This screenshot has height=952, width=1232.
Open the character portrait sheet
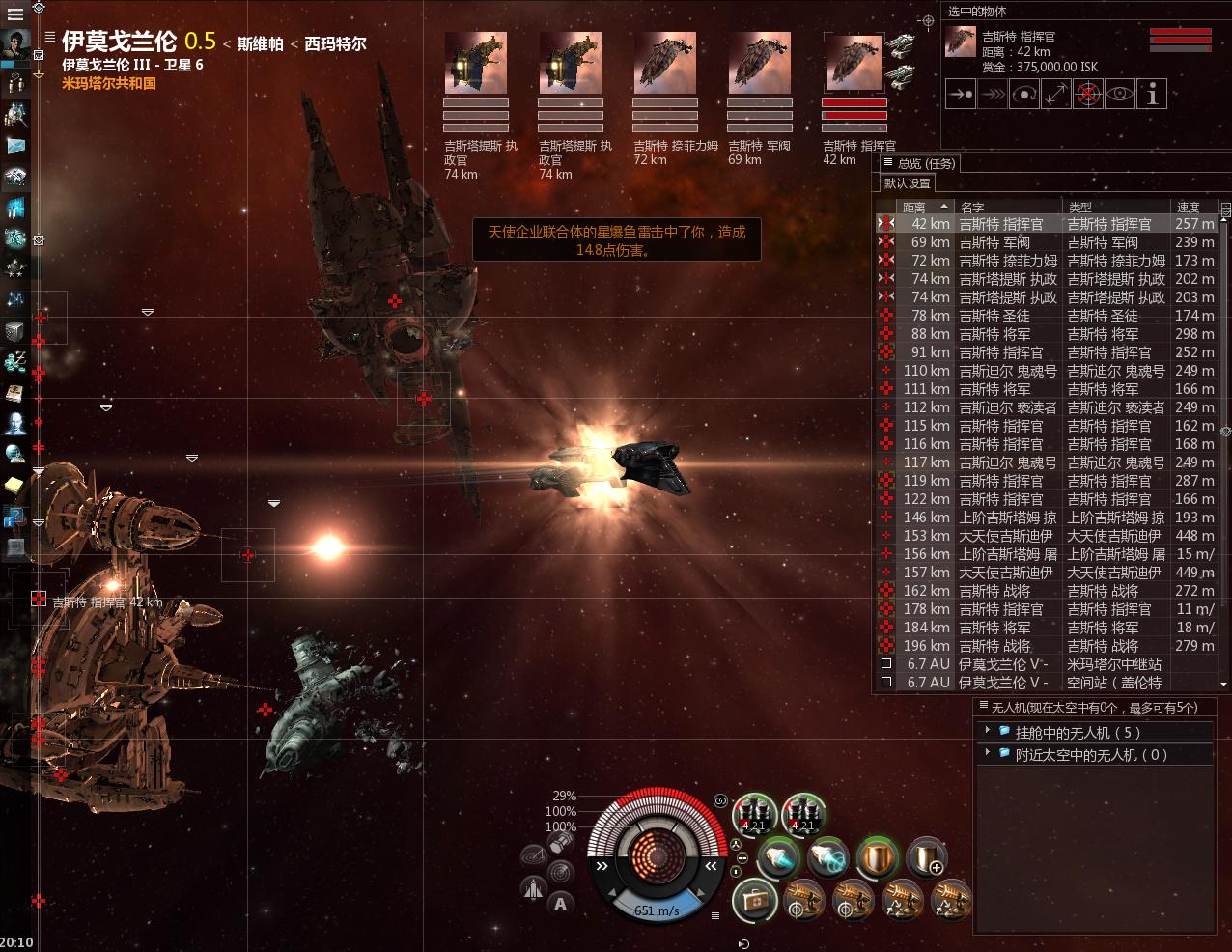click(15, 45)
